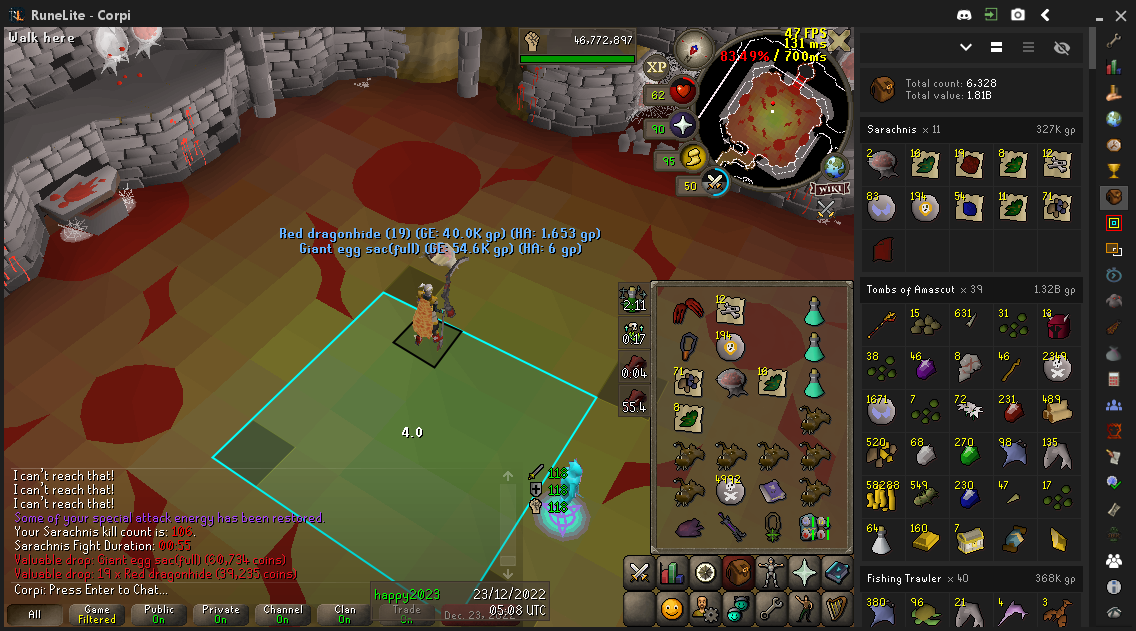Toggle run energy orb

(692, 157)
